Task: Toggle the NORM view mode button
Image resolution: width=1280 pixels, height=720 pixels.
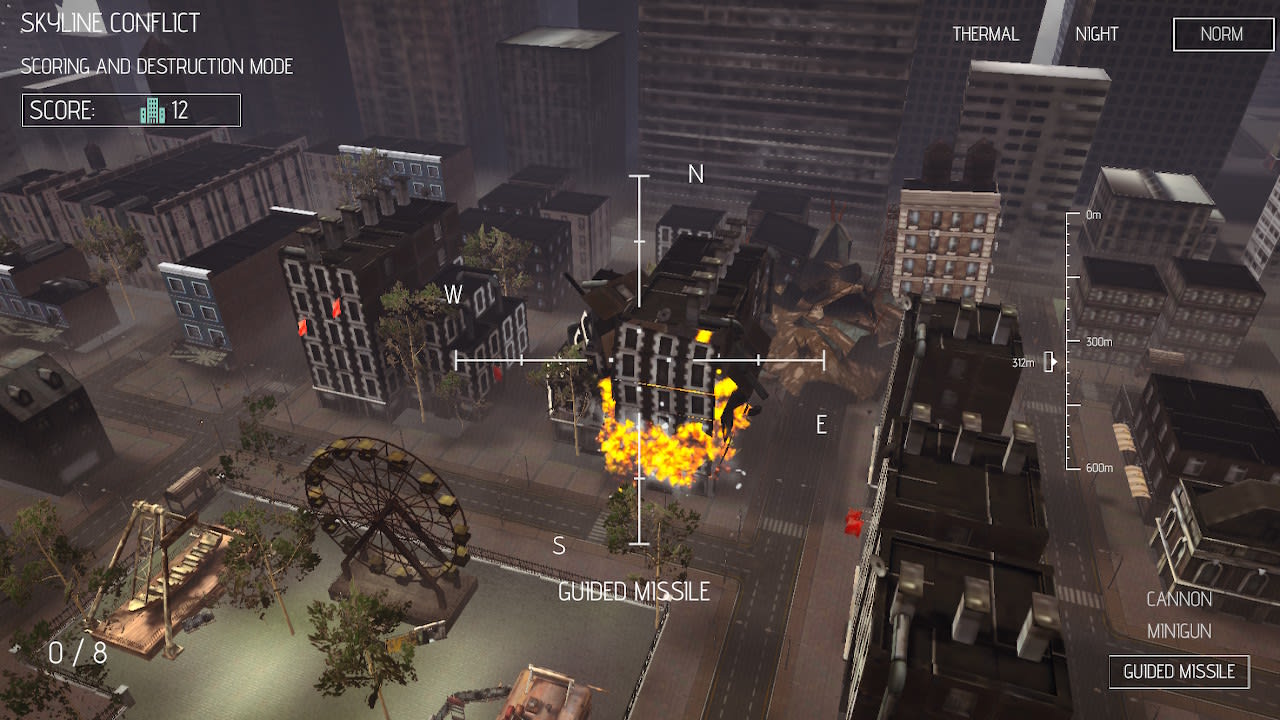Action: (x=1222, y=34)
